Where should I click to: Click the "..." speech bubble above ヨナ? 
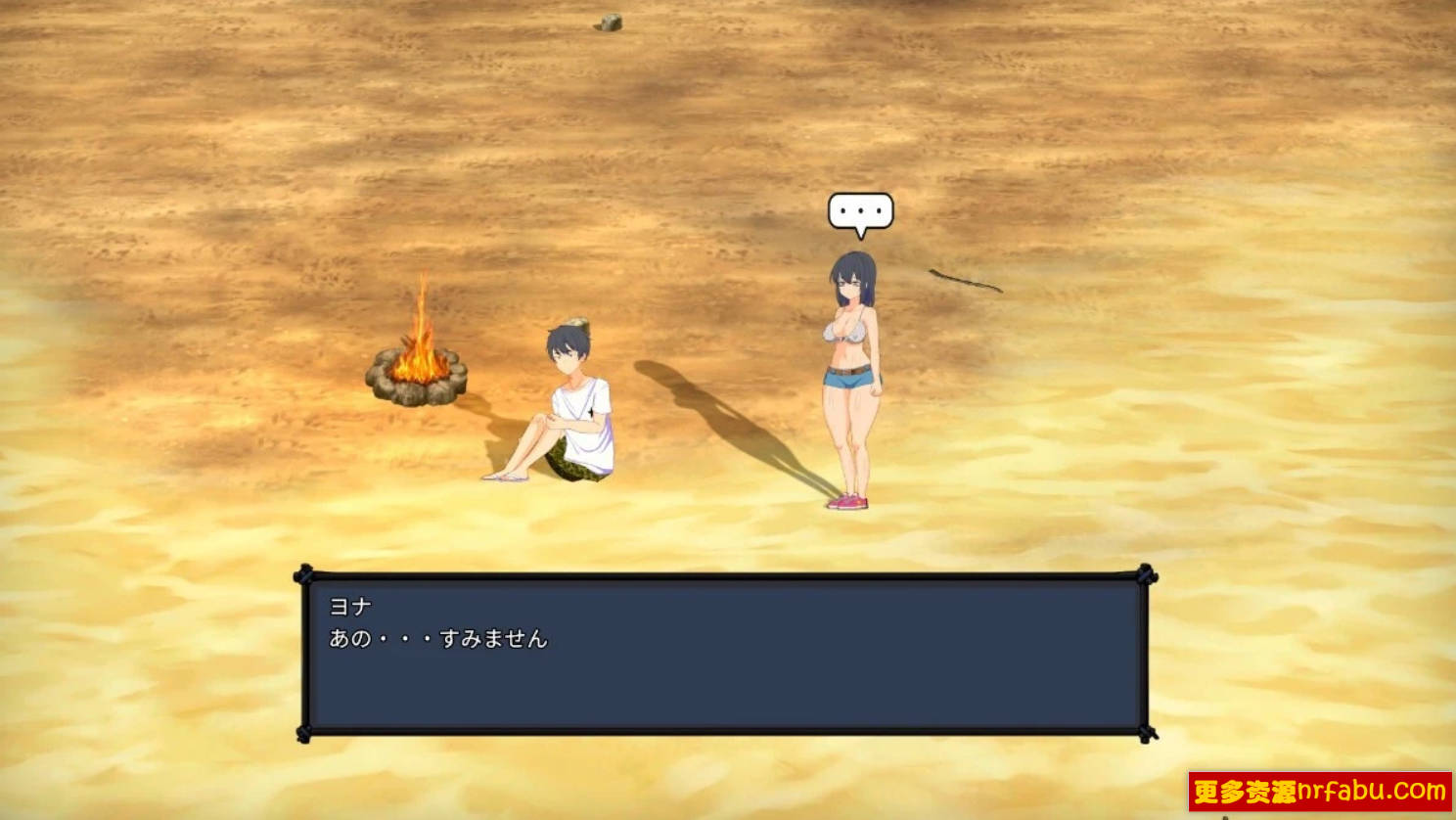pos(861,209)
